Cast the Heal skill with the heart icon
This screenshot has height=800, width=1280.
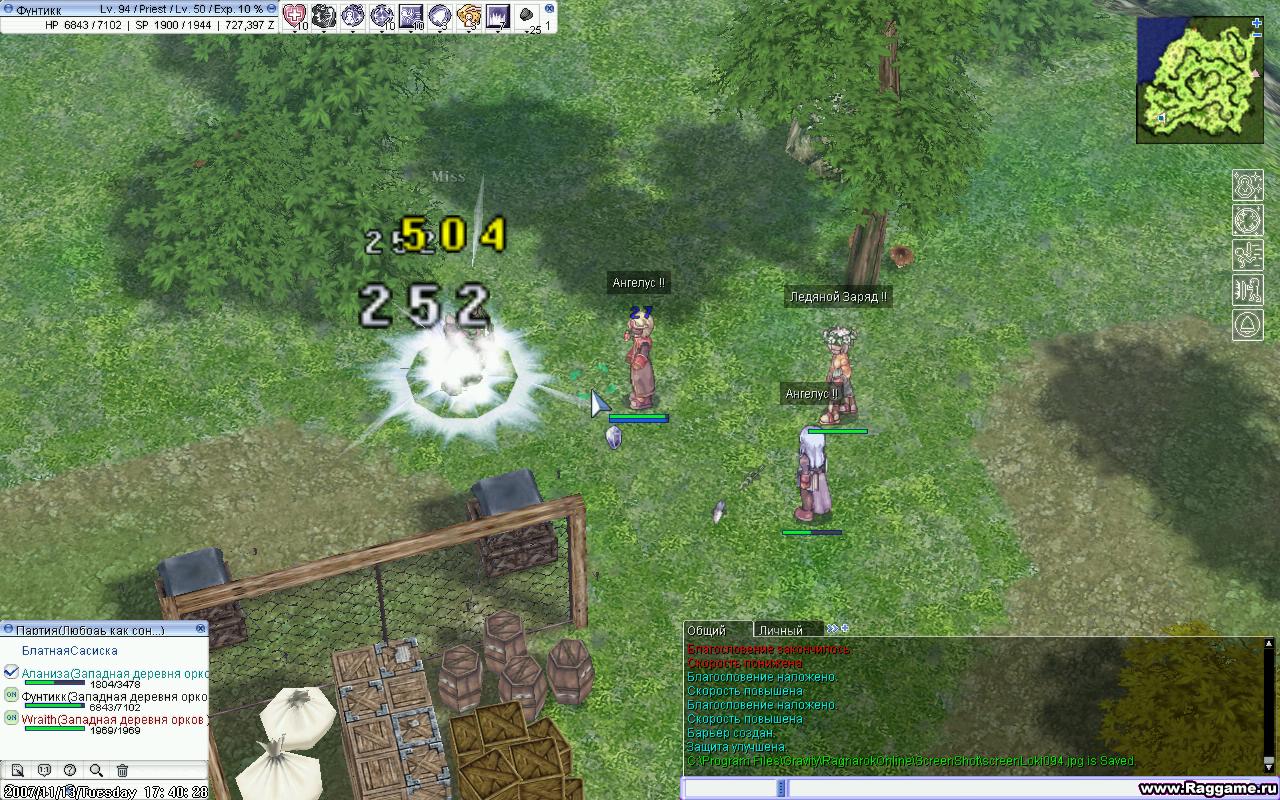coord(294,15)
